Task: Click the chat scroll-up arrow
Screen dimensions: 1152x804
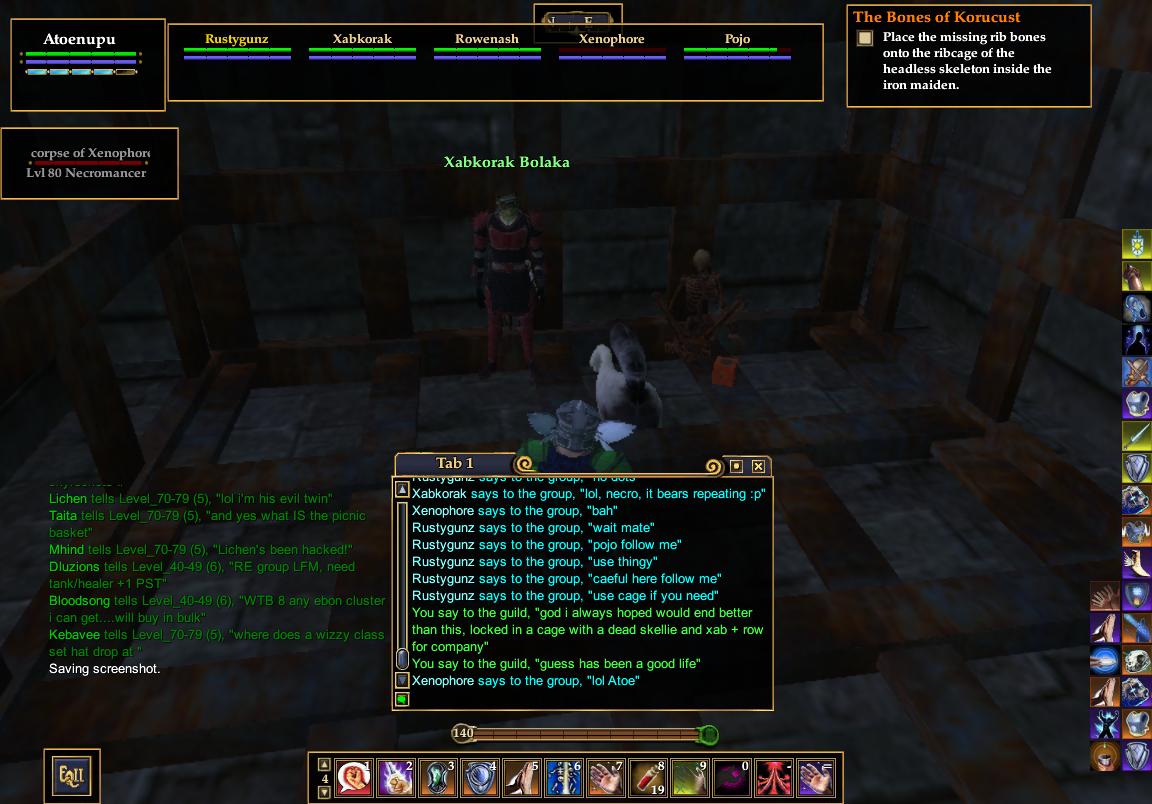Action: [402, 490]
